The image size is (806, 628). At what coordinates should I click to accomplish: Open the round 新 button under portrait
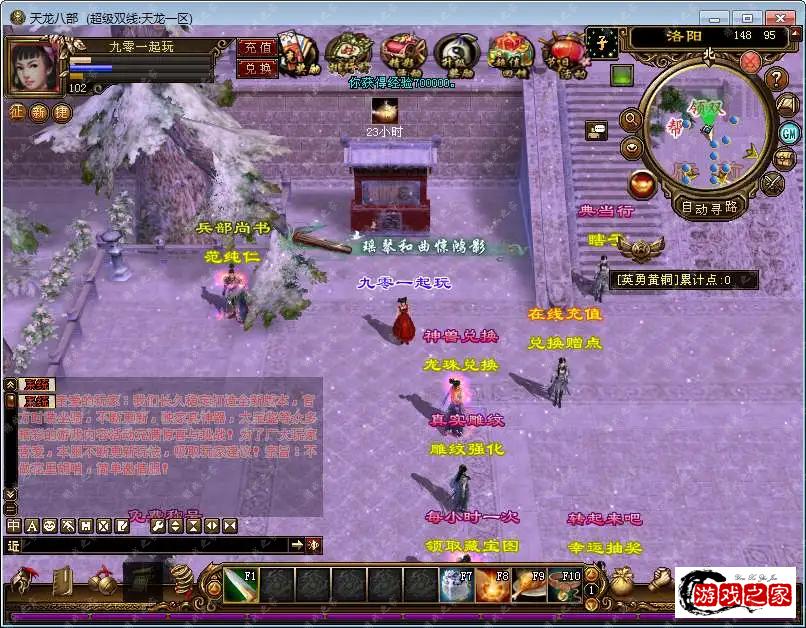click(x=39, y=112)
